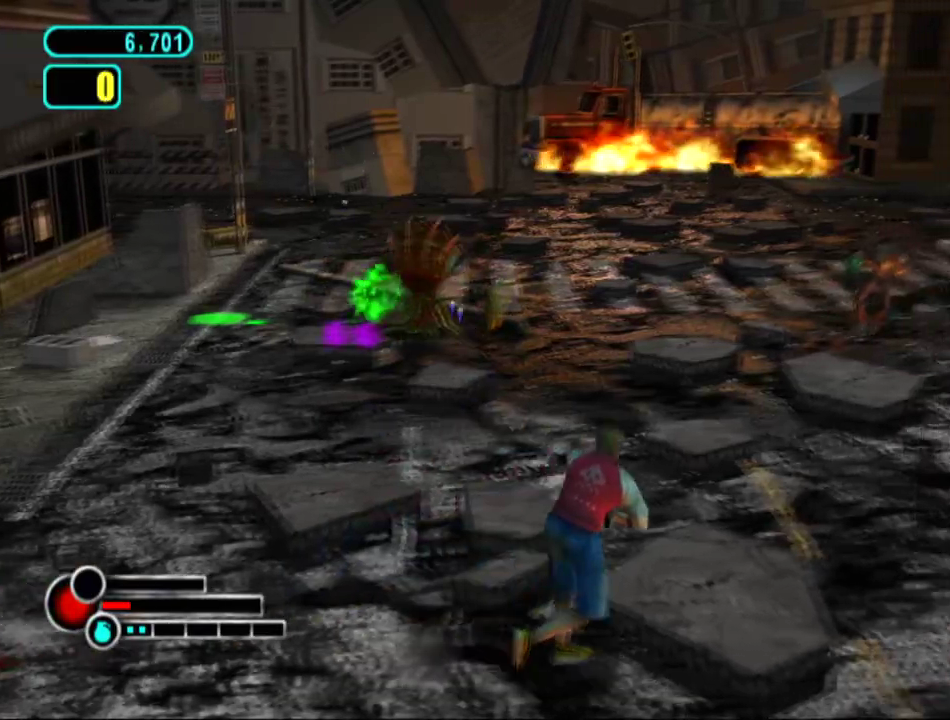
Task: Click the cyan grenade icon
Action: (102, 631)
